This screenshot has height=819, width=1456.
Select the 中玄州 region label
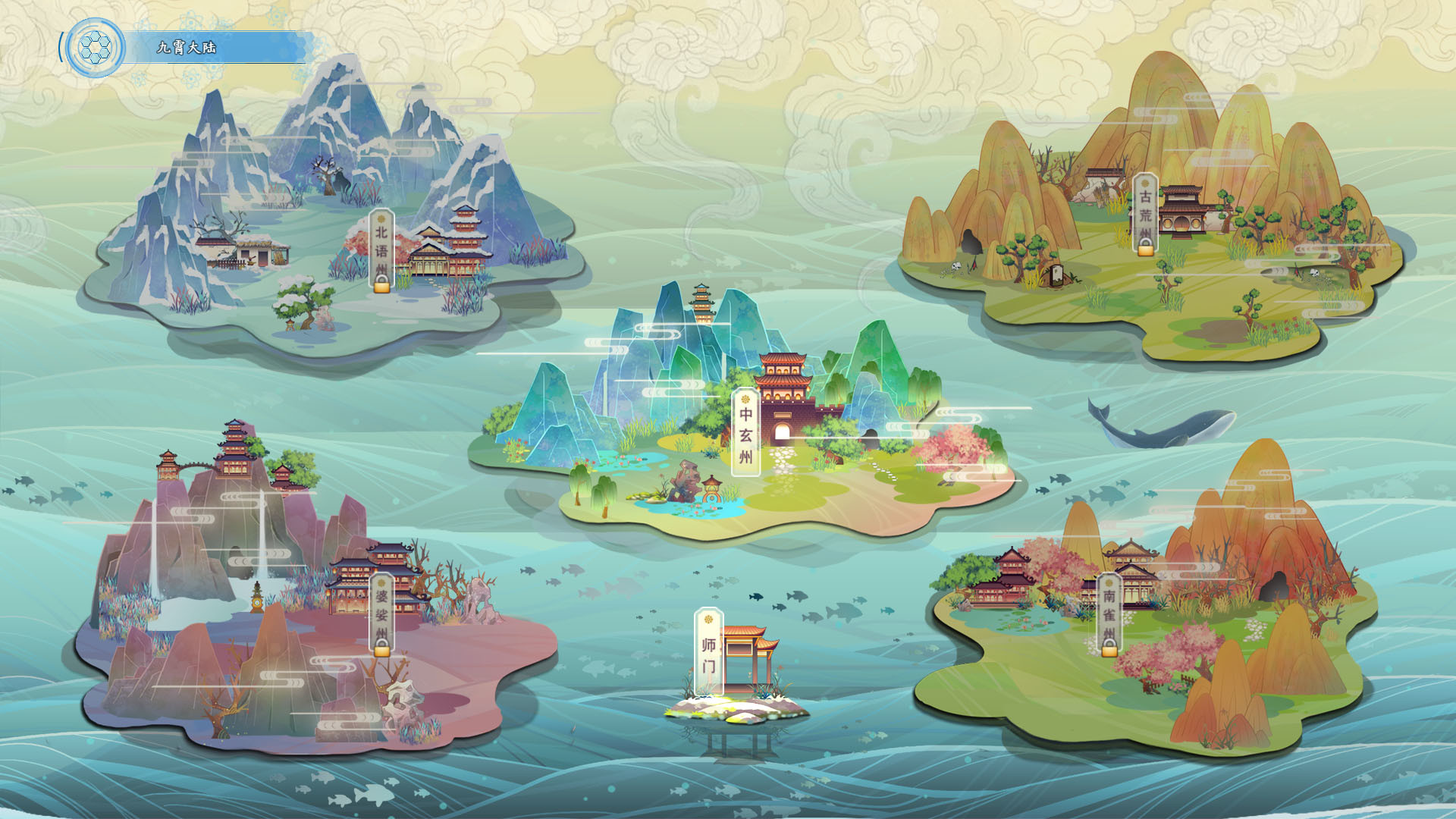745,433
